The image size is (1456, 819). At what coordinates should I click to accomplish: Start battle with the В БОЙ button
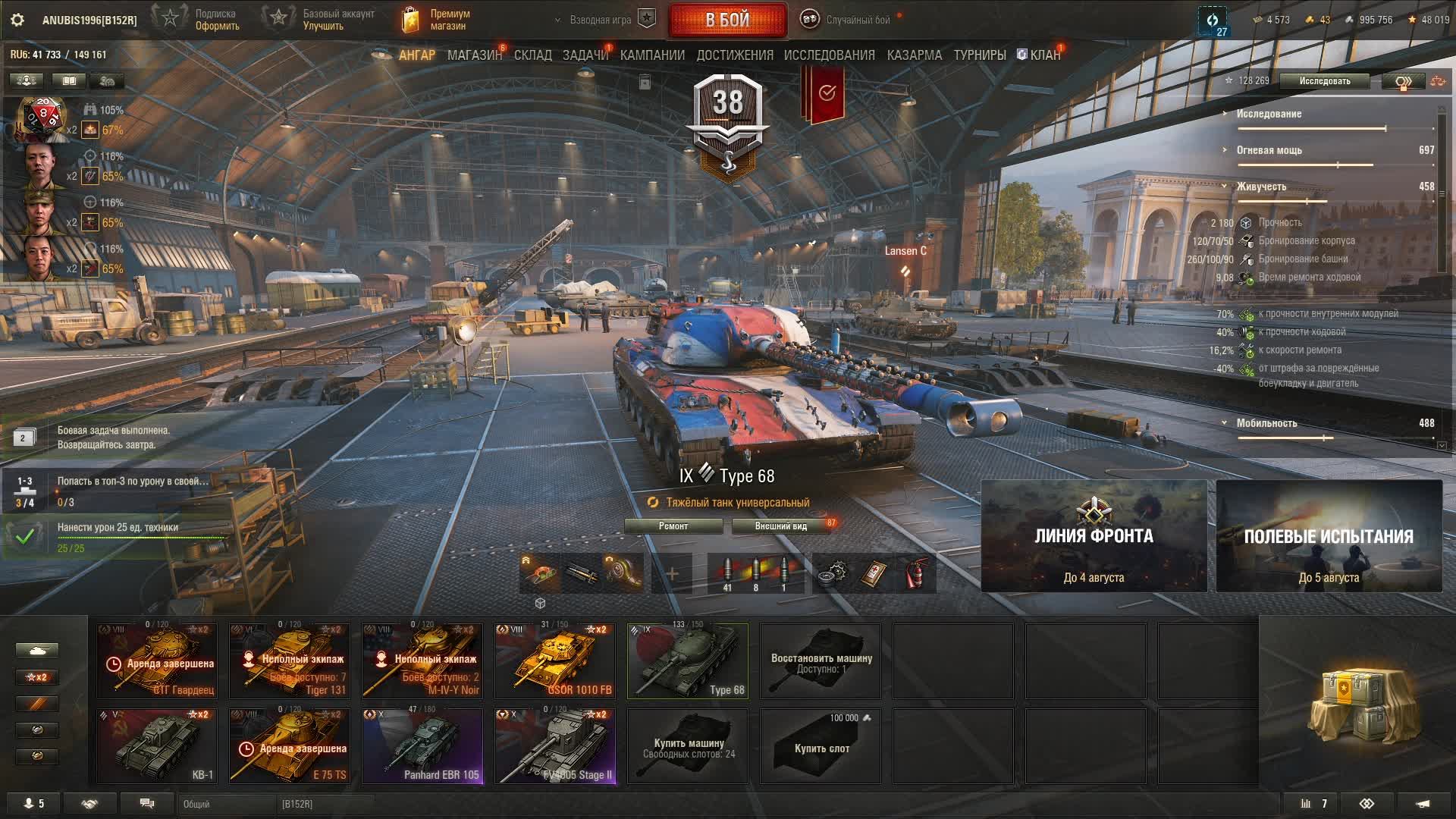pyautogui.click(x=727, y=20)
